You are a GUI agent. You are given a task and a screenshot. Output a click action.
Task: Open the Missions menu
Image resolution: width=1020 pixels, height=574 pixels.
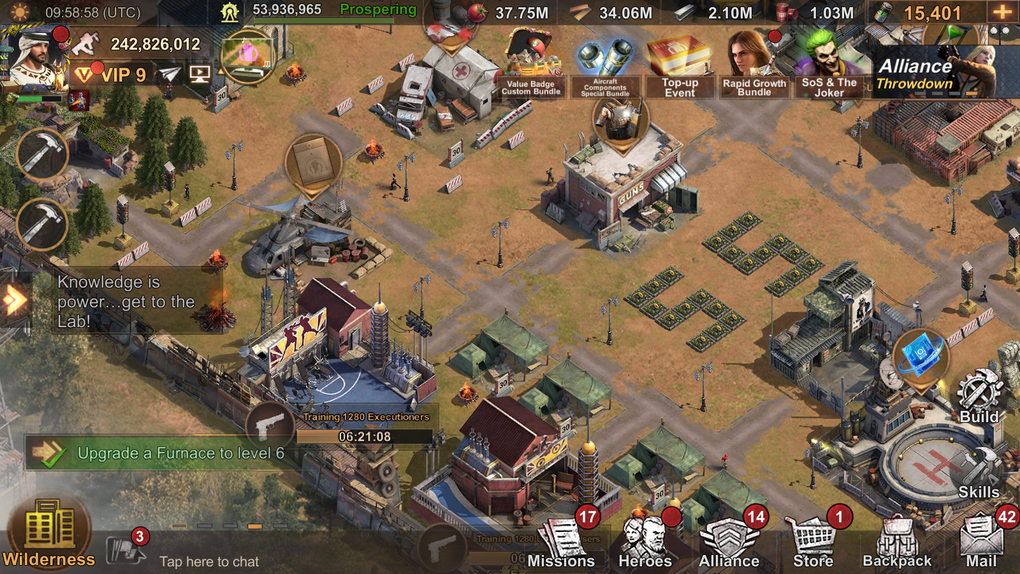click(x=561, y=542)
